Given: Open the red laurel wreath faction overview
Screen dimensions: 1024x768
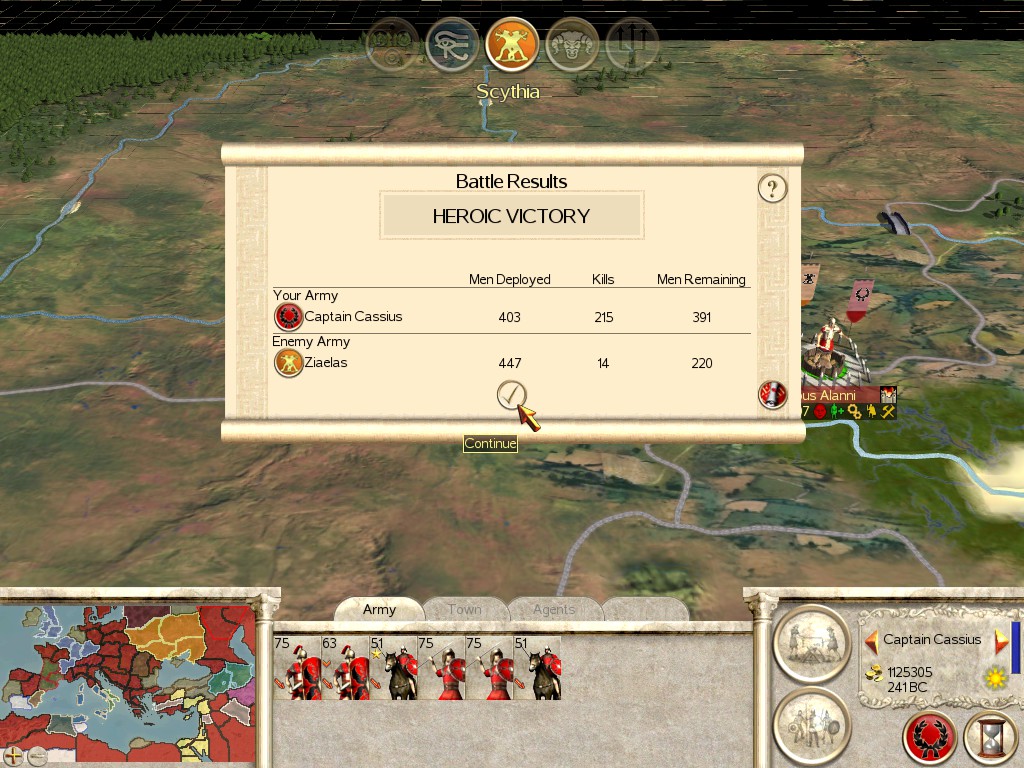Looking at the screenshot, I should 930,739.
